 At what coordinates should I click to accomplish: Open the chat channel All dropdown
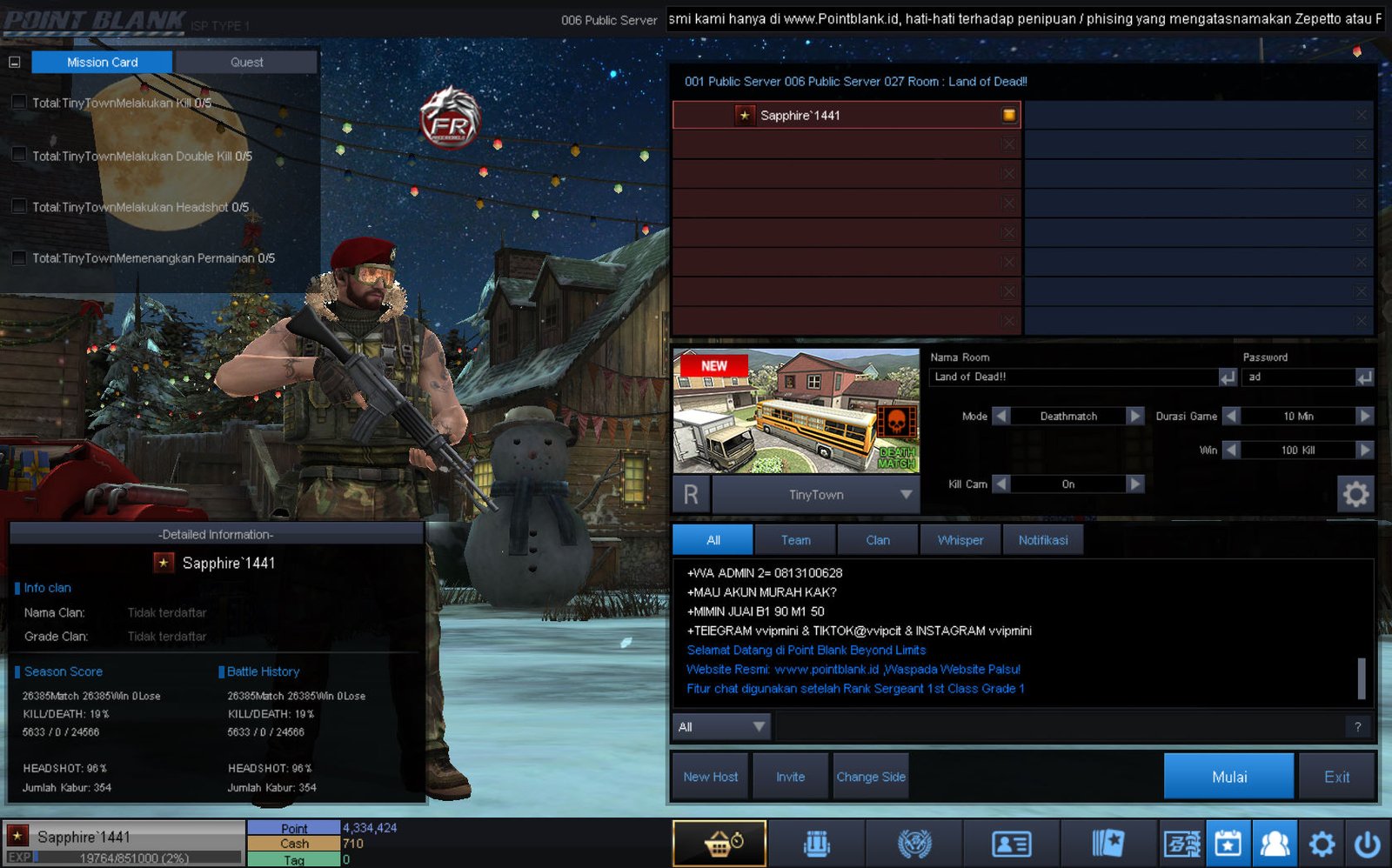pos(722,726)
